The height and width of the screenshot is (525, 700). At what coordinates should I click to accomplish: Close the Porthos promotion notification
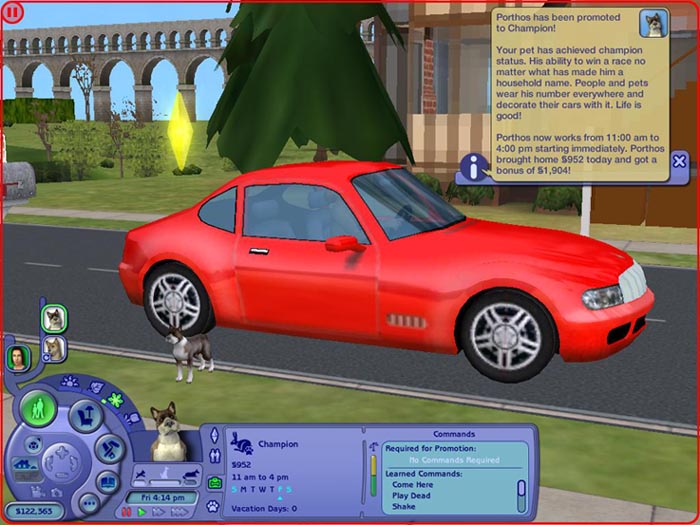tap(679, 161)
